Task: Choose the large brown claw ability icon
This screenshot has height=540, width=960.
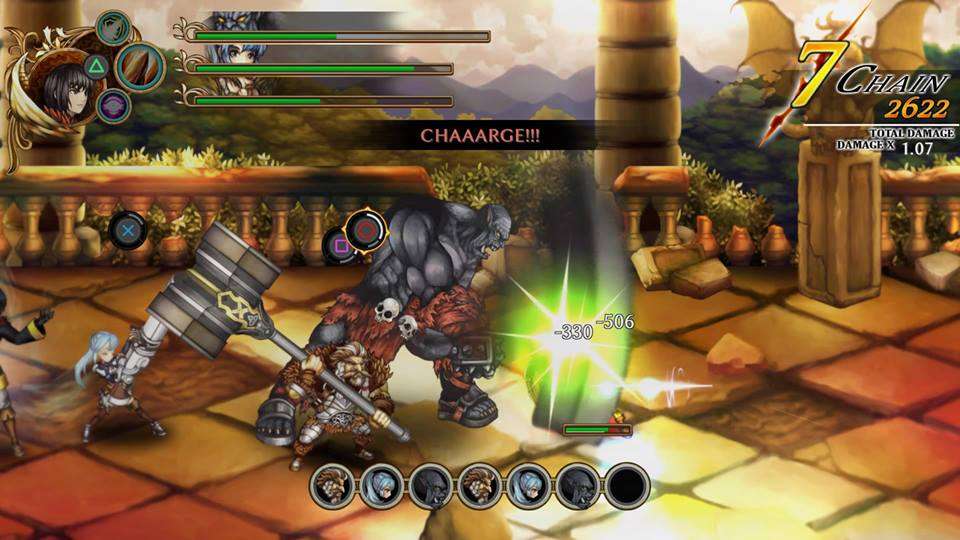Action: click(140, 65)
